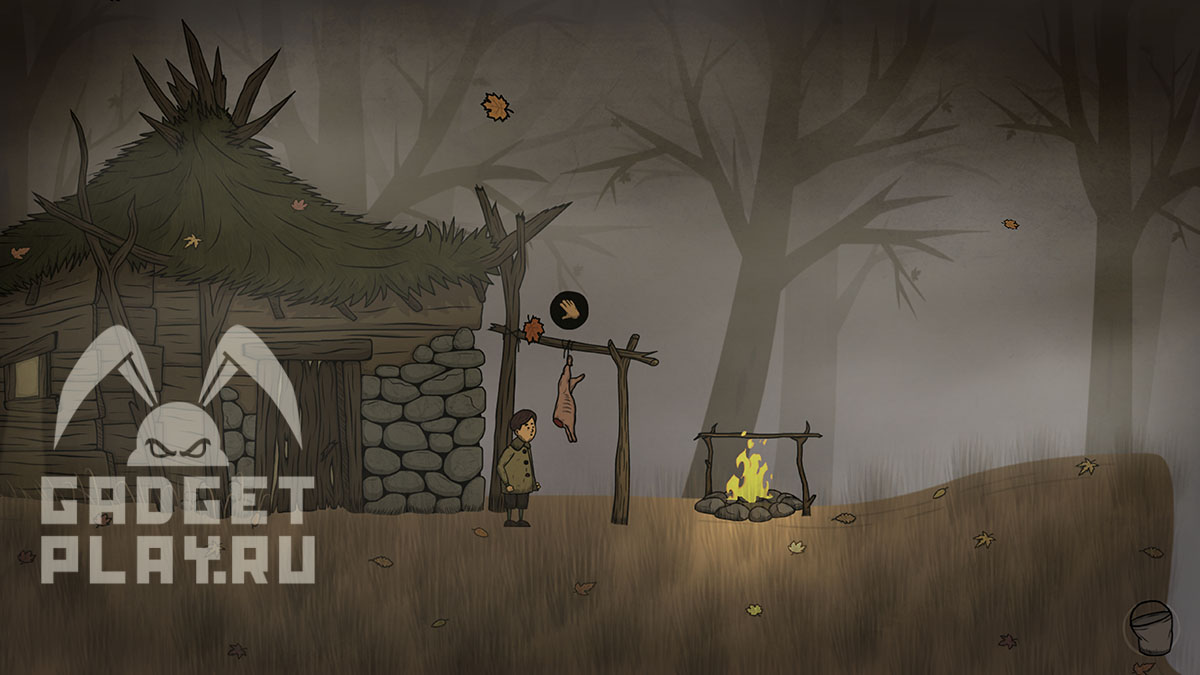Tap the hand interaction icon above the meat
This screenshot has height=675, width=1200.
(x=569, y=310)
